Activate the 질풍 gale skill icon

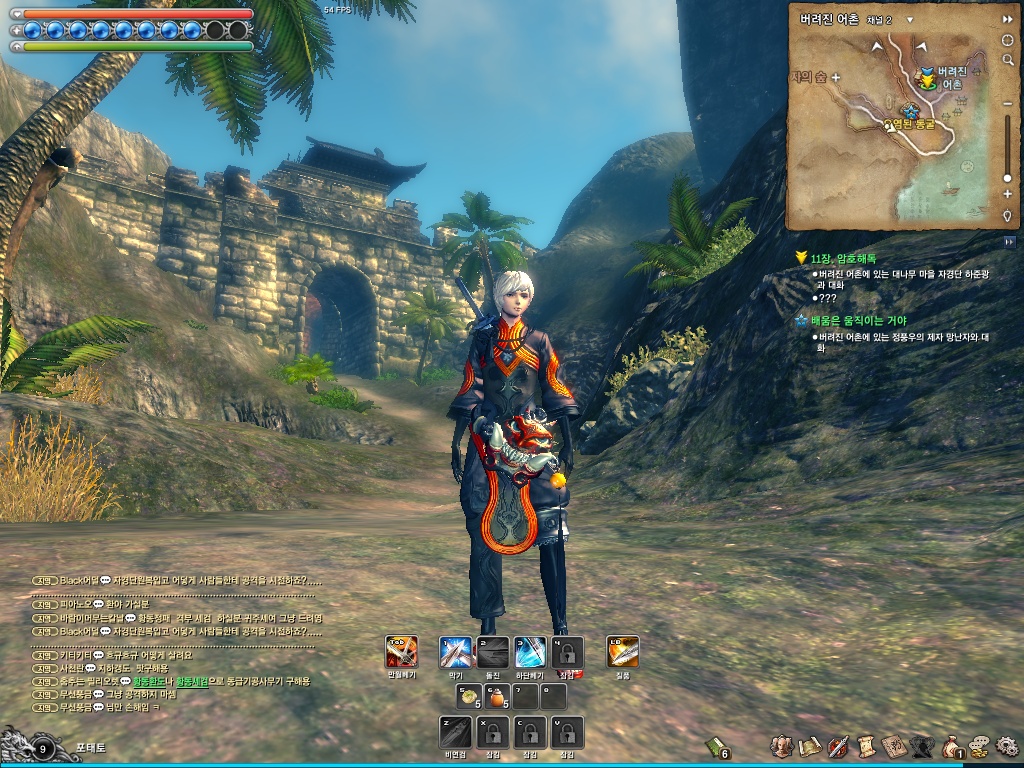coord(623,652)
